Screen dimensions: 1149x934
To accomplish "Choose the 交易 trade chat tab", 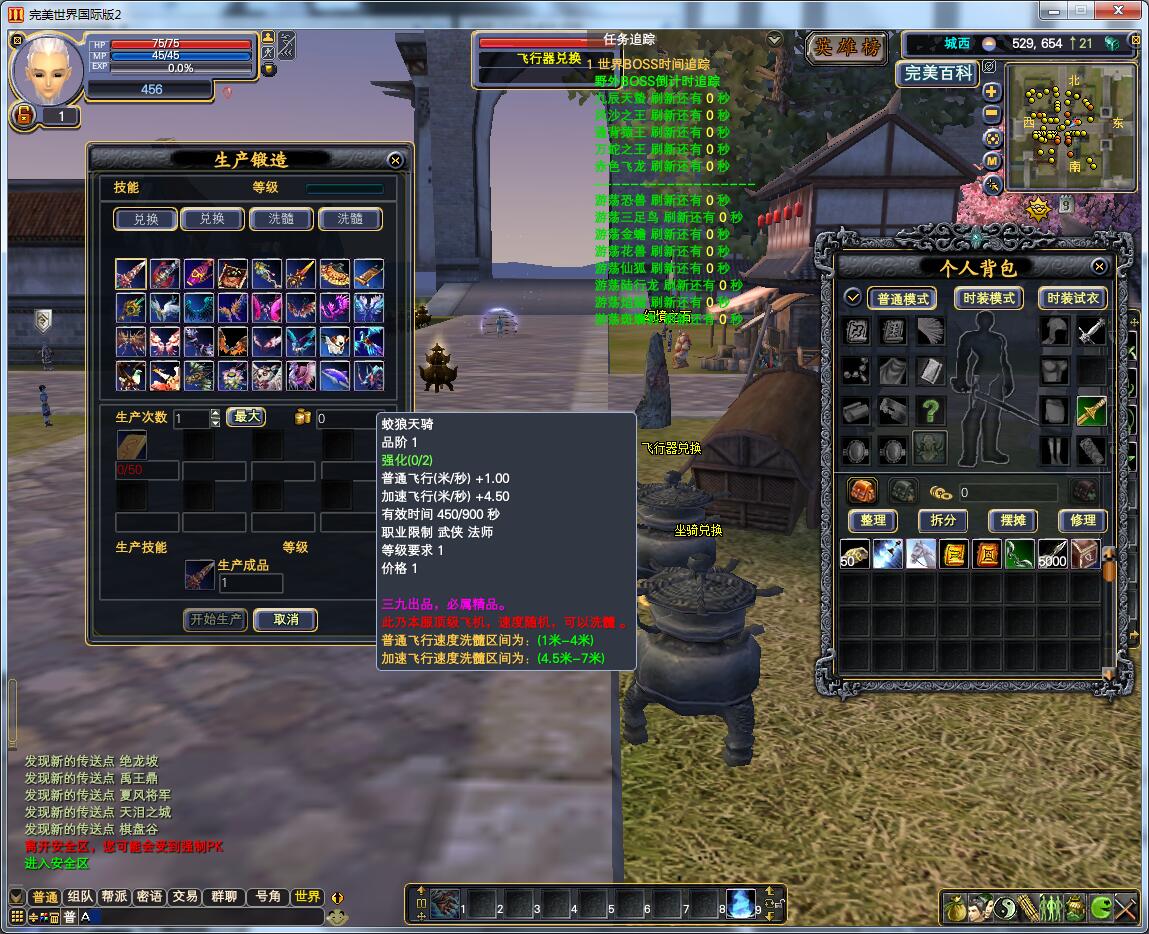I will click(184, 897).
